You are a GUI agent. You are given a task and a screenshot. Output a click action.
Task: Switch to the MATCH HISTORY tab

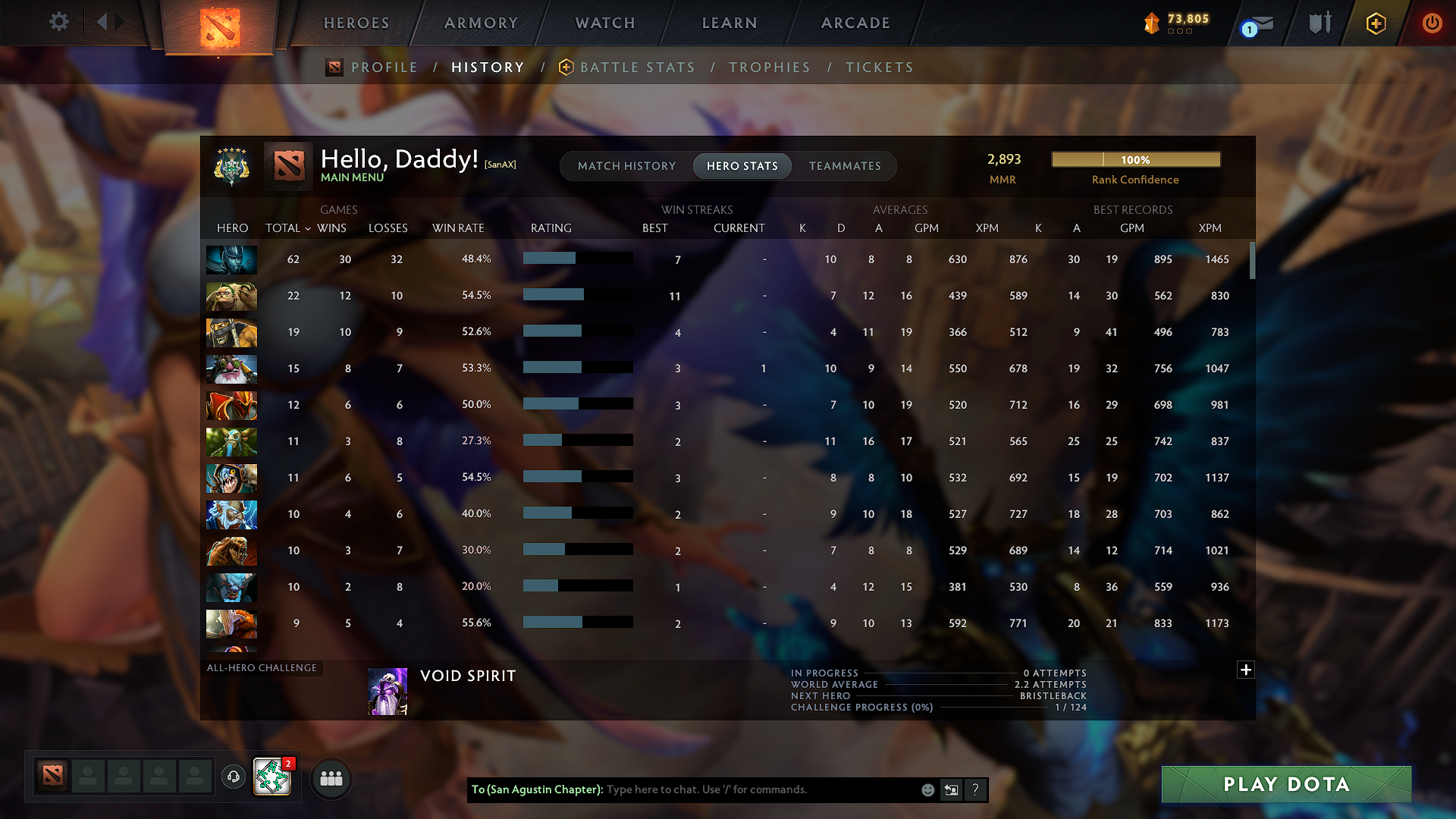[x=626, y=166]
